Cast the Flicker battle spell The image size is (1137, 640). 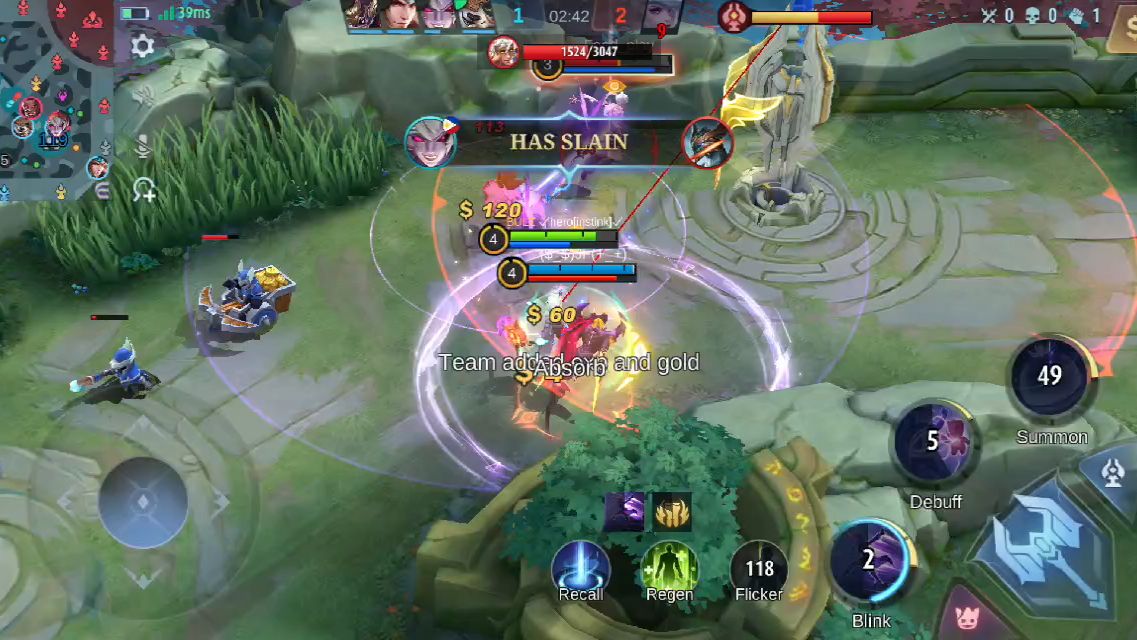(x=758, y=568)
